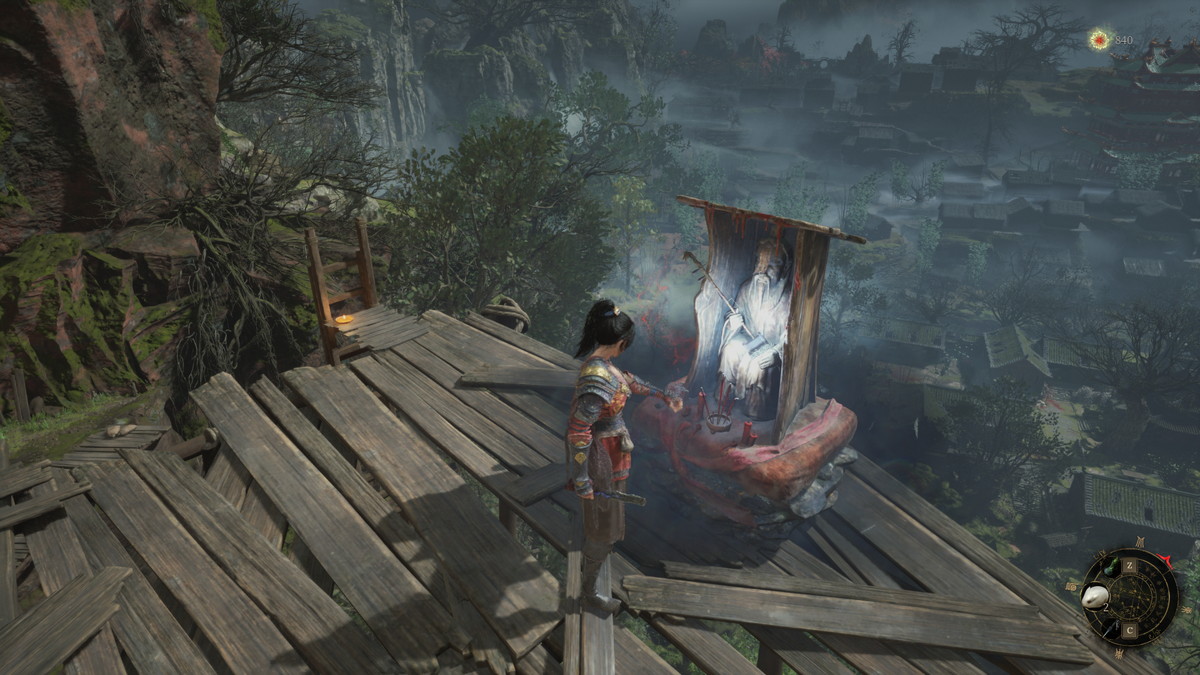The width and height of the screenshot is (1200, 675).
Task: Click the glowing red currency icon
Action: pyautogui.click(x=1099, y=40)
